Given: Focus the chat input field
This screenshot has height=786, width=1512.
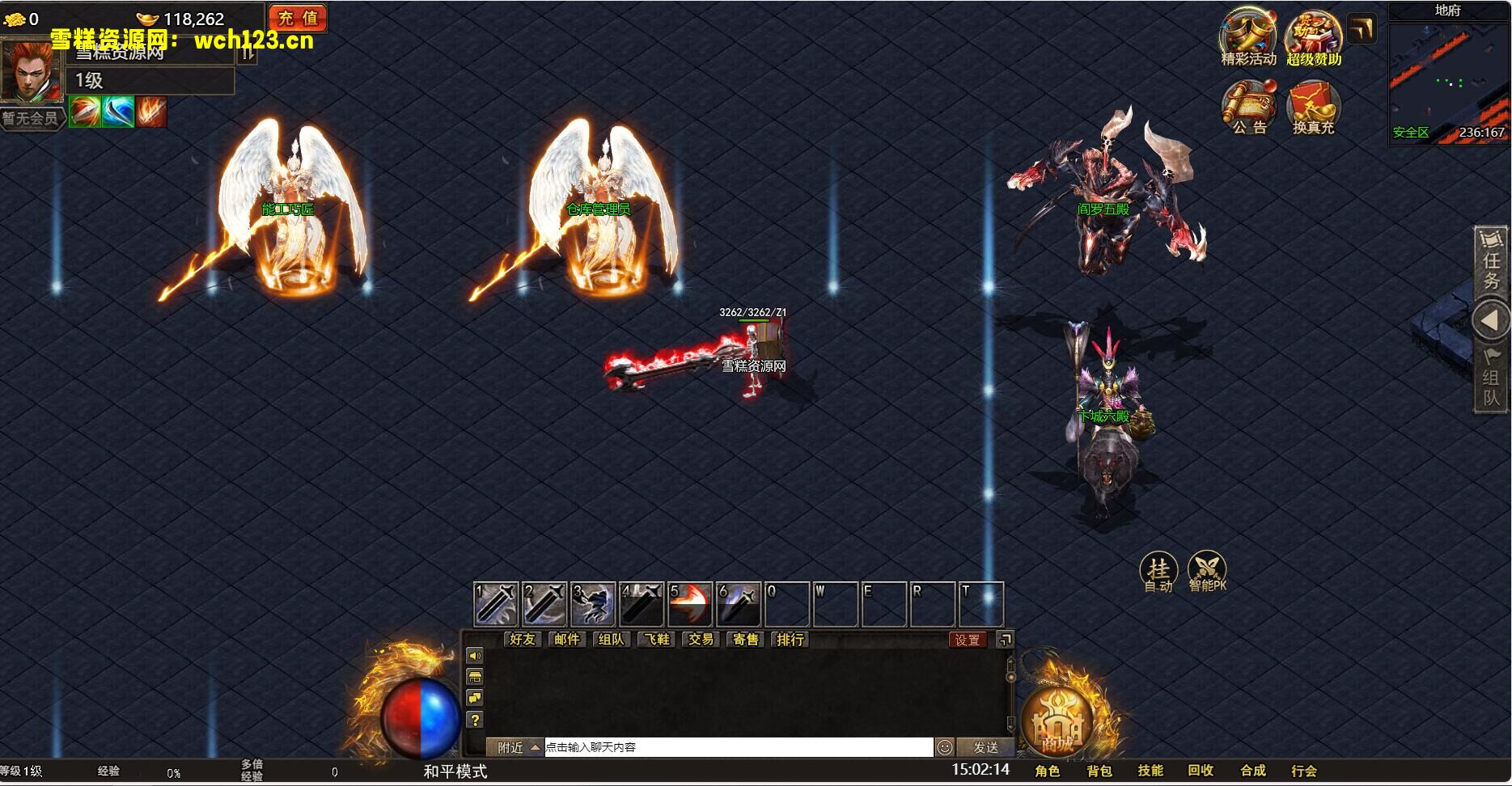Looking at the screenshot, I should point(738,747).
